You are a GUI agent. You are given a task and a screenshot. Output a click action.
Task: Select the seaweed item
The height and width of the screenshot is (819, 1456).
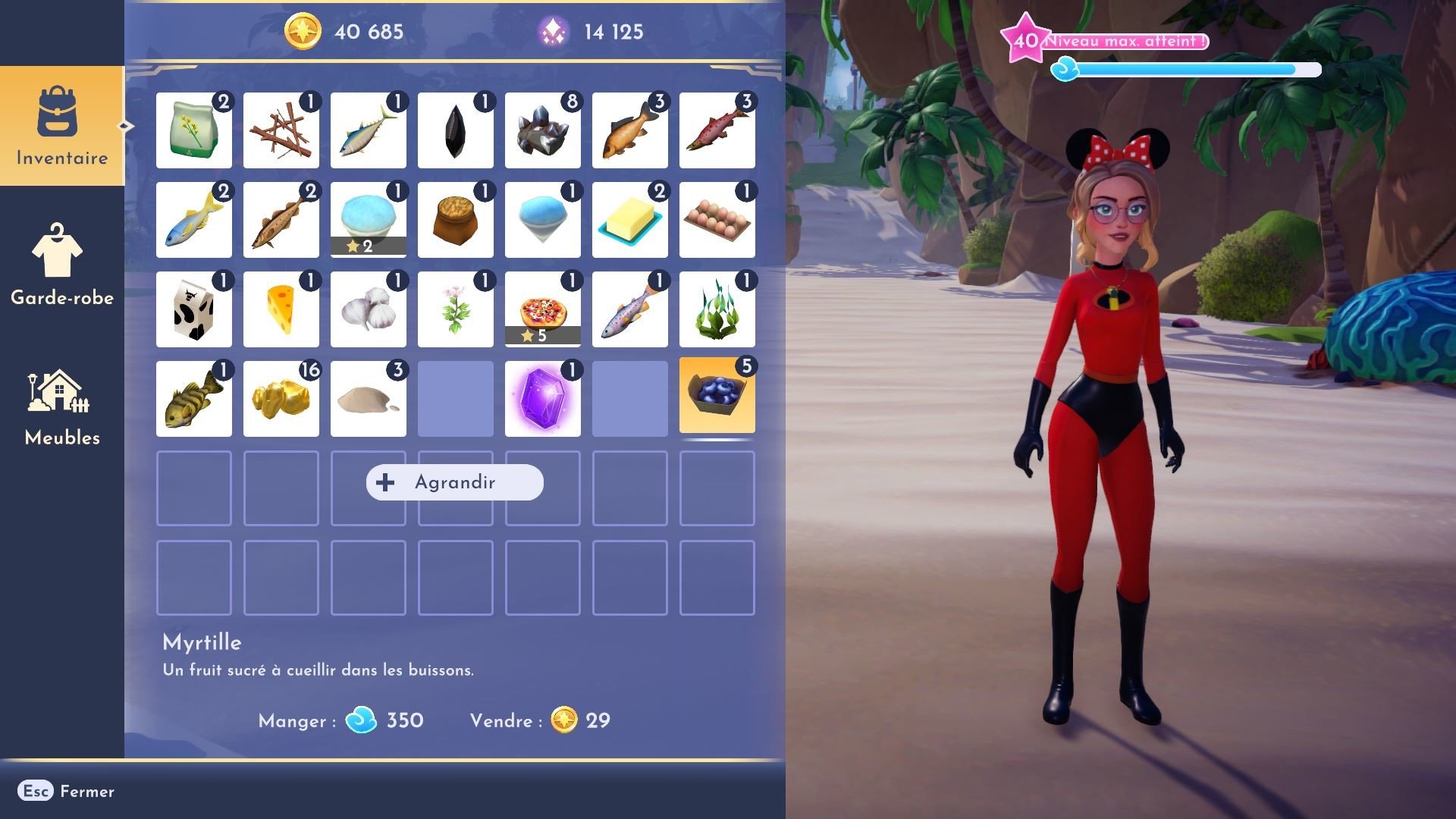(x=717, y=309)
